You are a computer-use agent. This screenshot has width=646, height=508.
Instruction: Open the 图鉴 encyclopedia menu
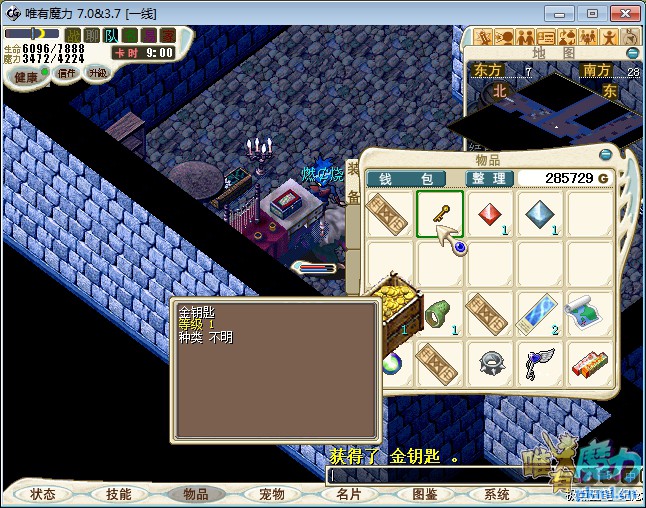click(423, 494)
